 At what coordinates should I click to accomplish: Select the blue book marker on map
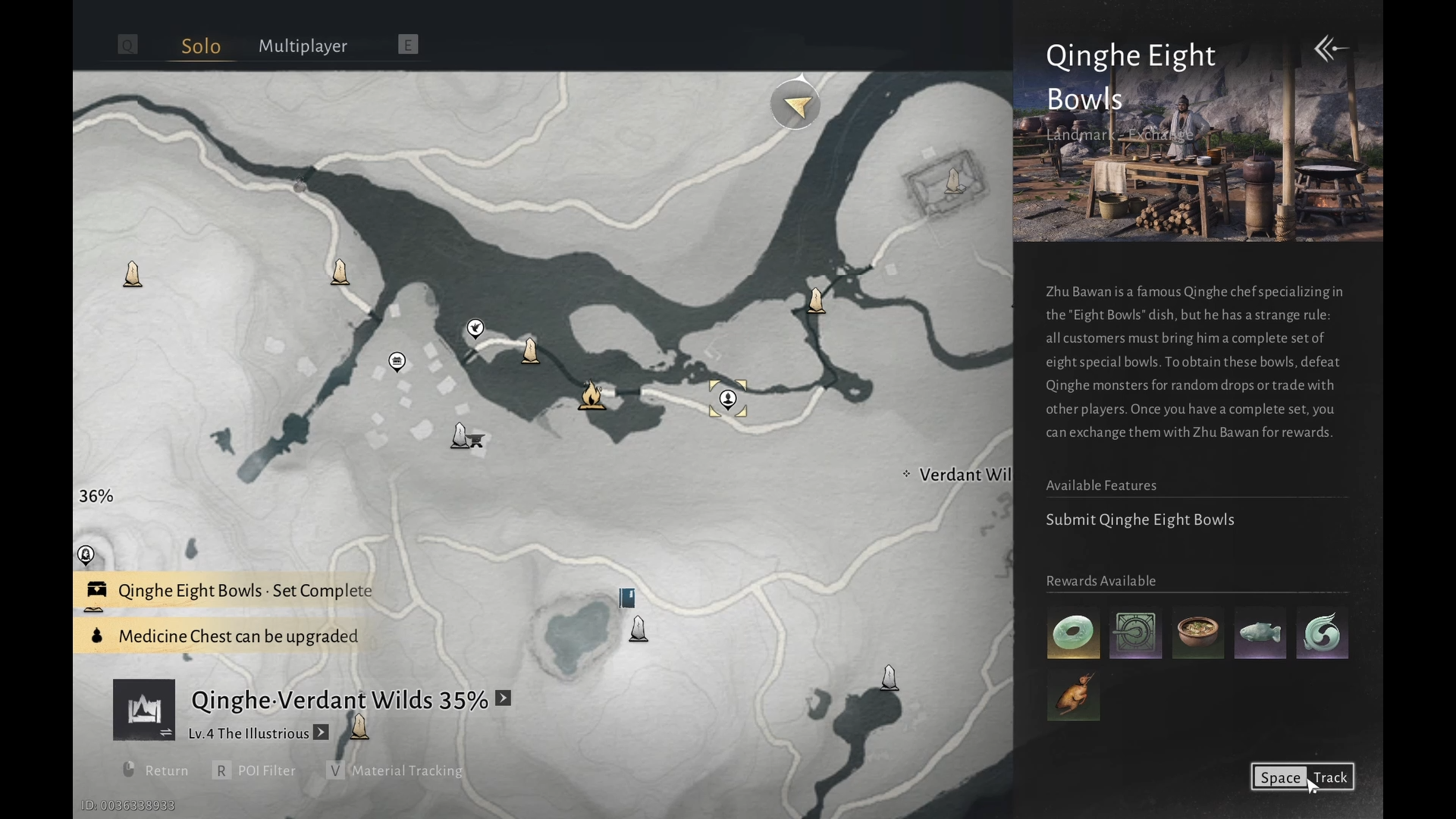pos(627,598)
